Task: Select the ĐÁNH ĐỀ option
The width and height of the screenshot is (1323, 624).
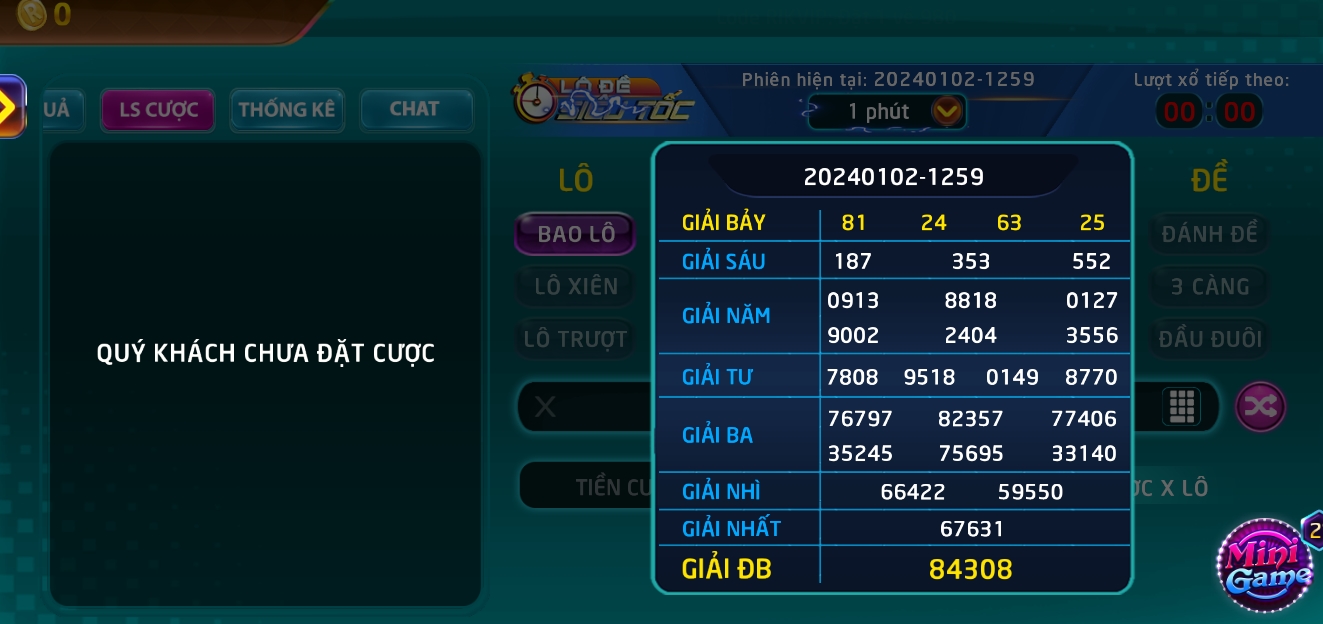Action: 1209,234
